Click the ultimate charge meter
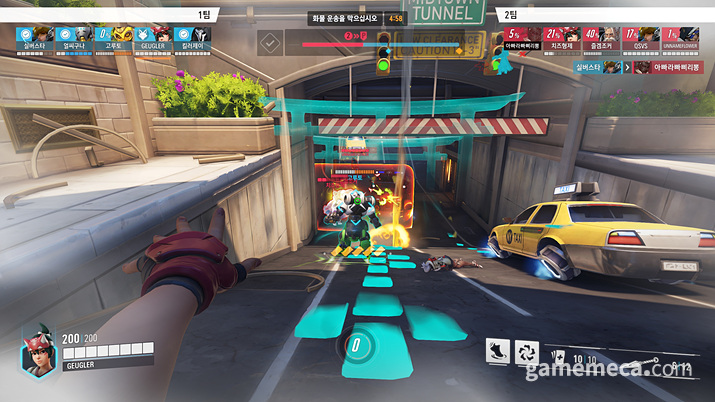This screenshot has width=715, height=402. pyautogui.click(x=356, y=346)
